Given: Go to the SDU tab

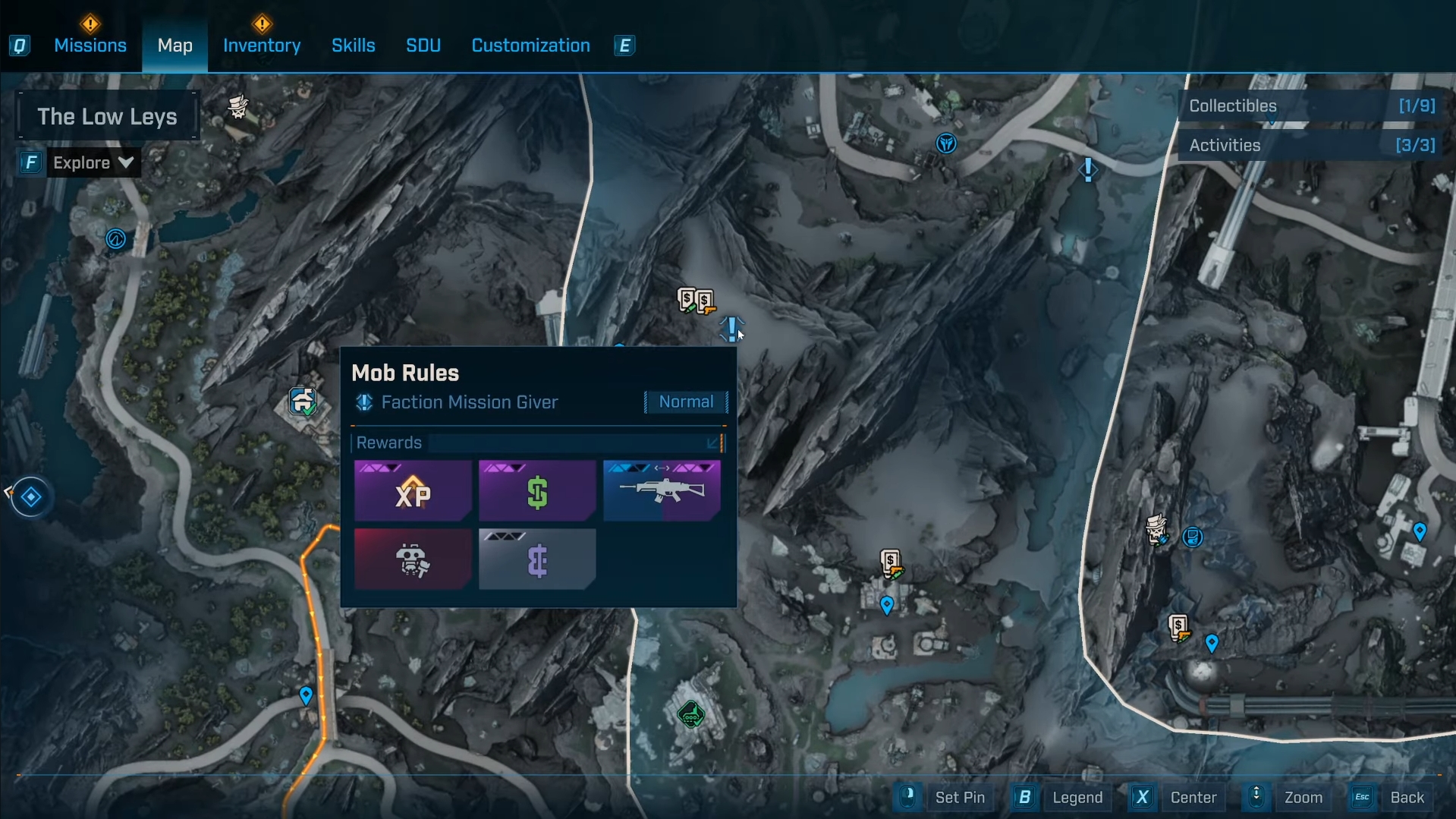Looking at the screenshot, I should [423, 46].
